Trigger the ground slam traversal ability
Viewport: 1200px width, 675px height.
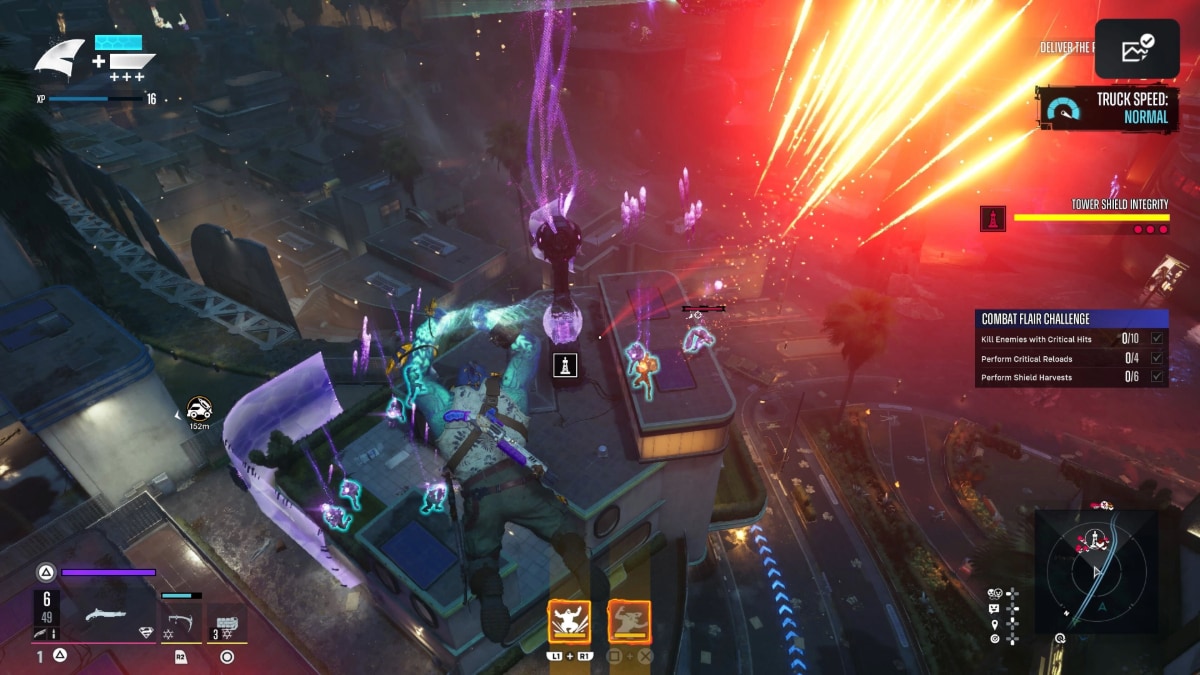point(569,621)
